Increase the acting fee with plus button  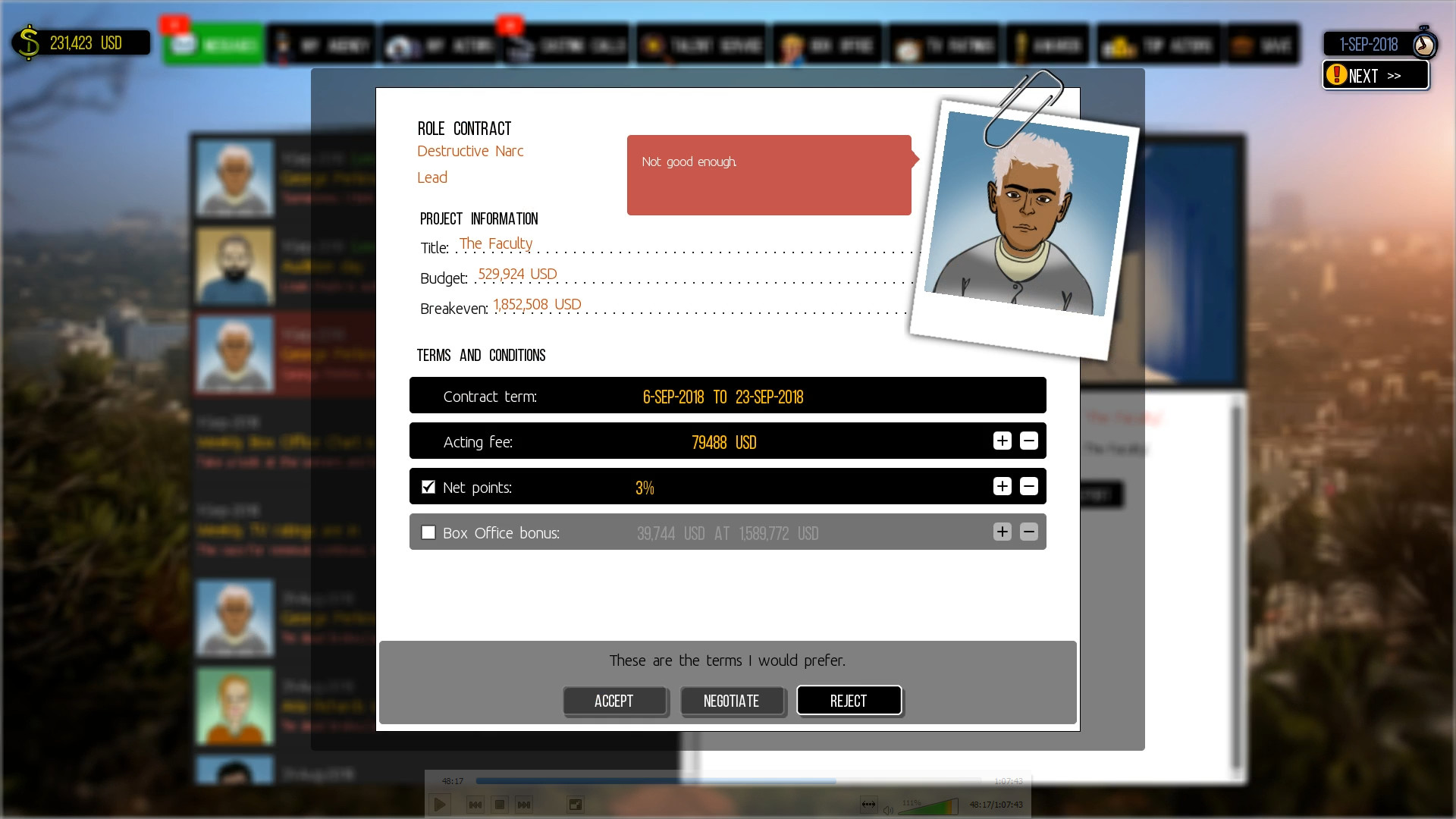[x=1002, y=441]
